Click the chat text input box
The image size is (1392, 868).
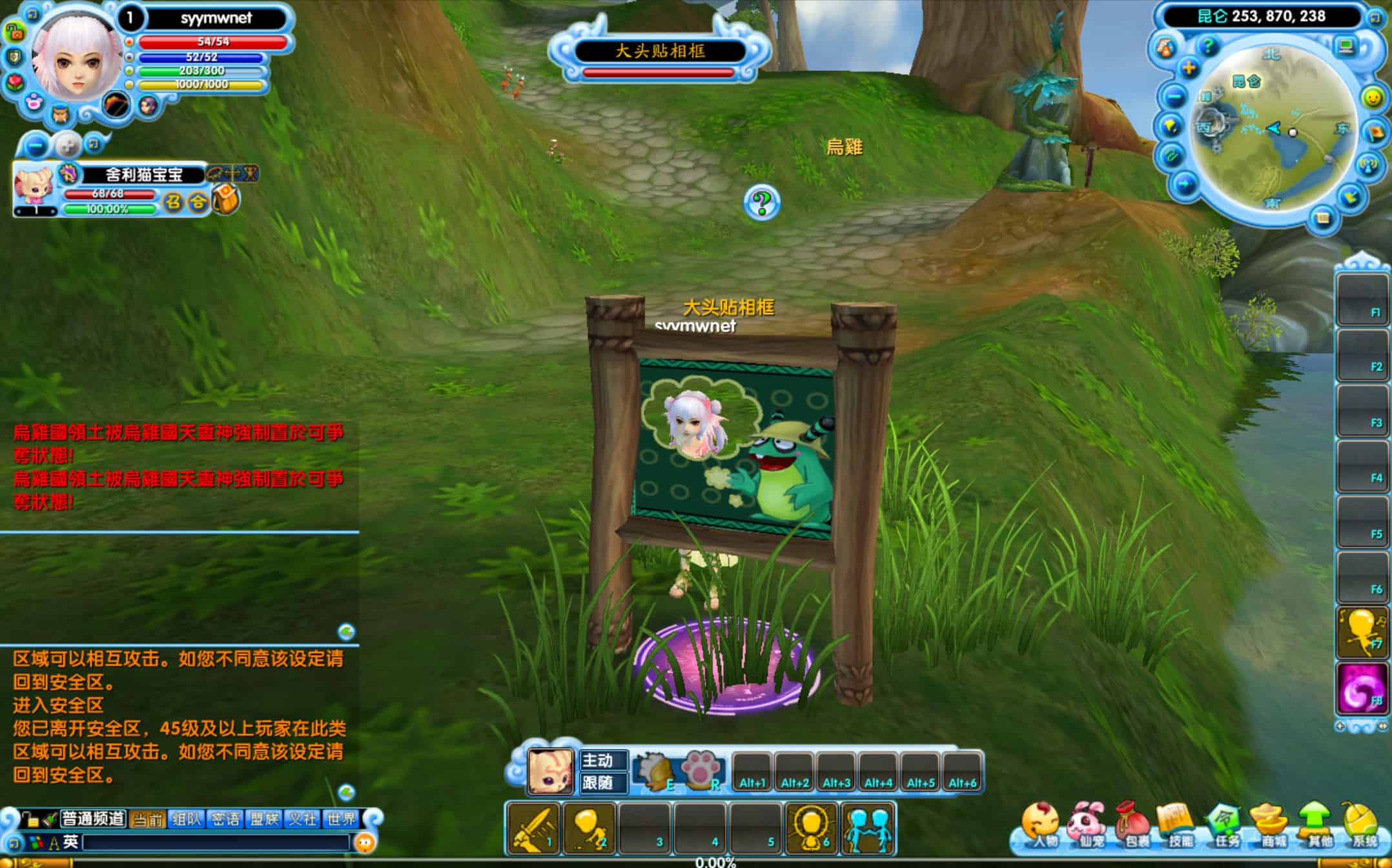[216, 842]
